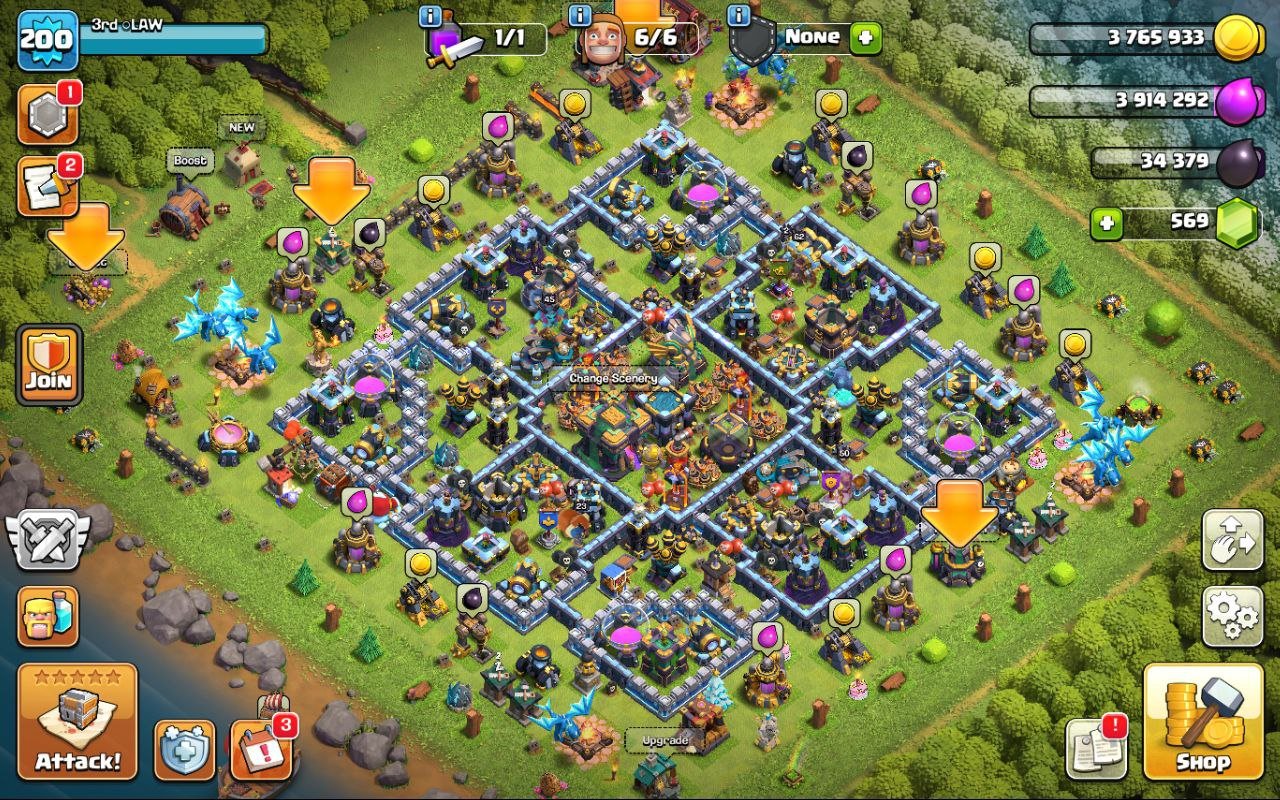
Task: Open Settings with the gear icon
Action: (1232, 614)
